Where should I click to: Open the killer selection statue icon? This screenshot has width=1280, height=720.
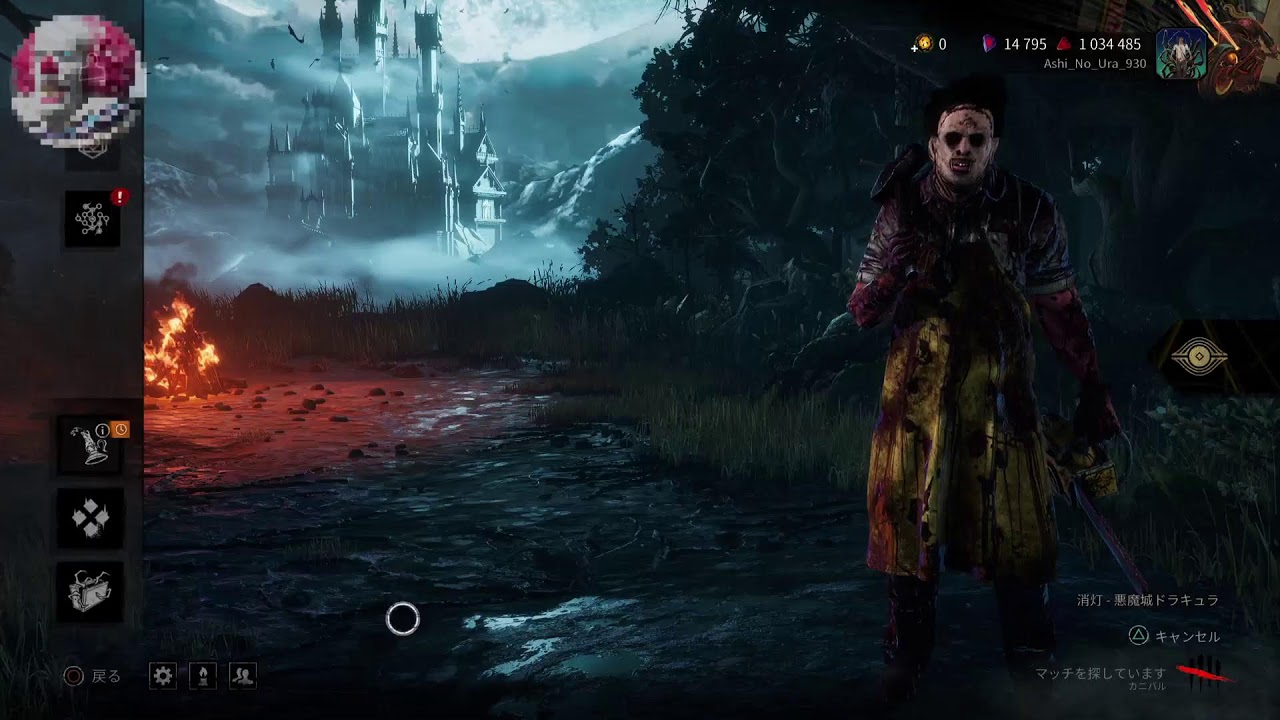[92, 445]
